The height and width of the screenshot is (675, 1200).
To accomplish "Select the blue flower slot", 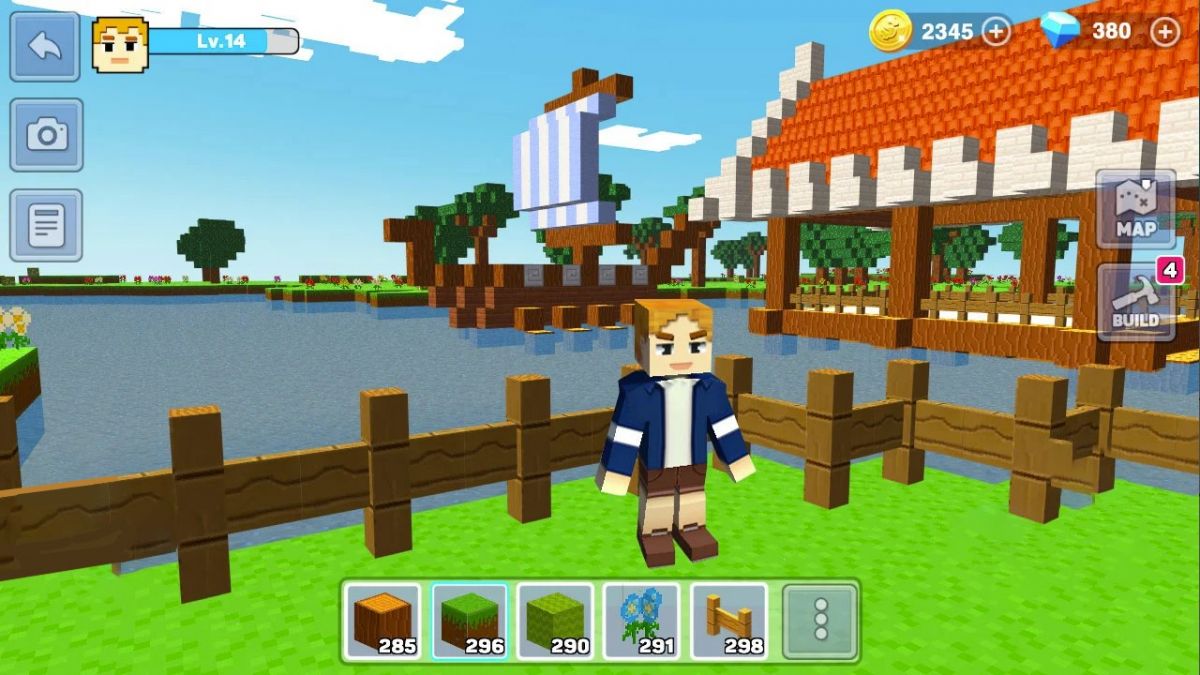I will pos(642,621).
